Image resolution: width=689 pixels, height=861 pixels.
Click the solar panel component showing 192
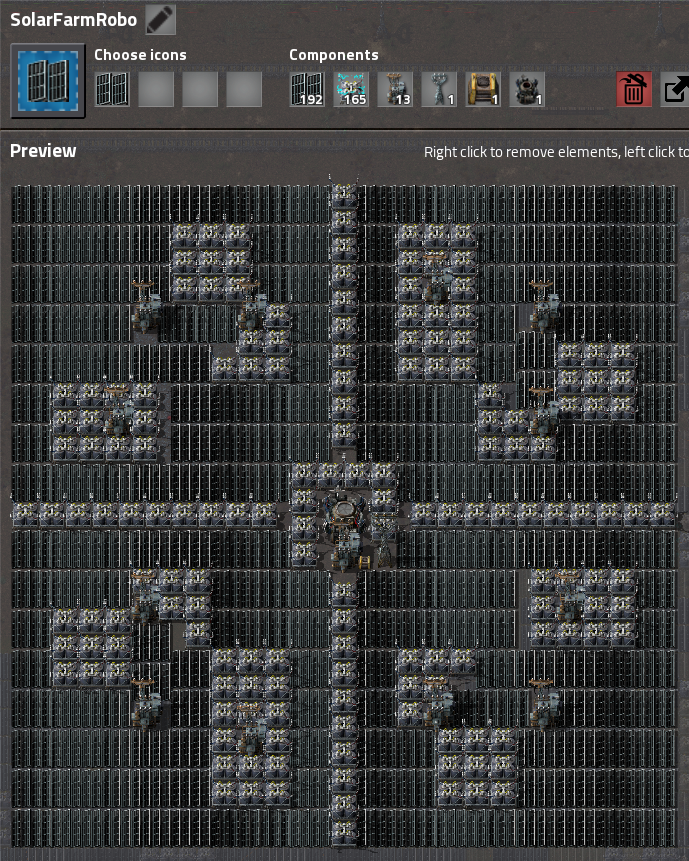pos(307,89)
